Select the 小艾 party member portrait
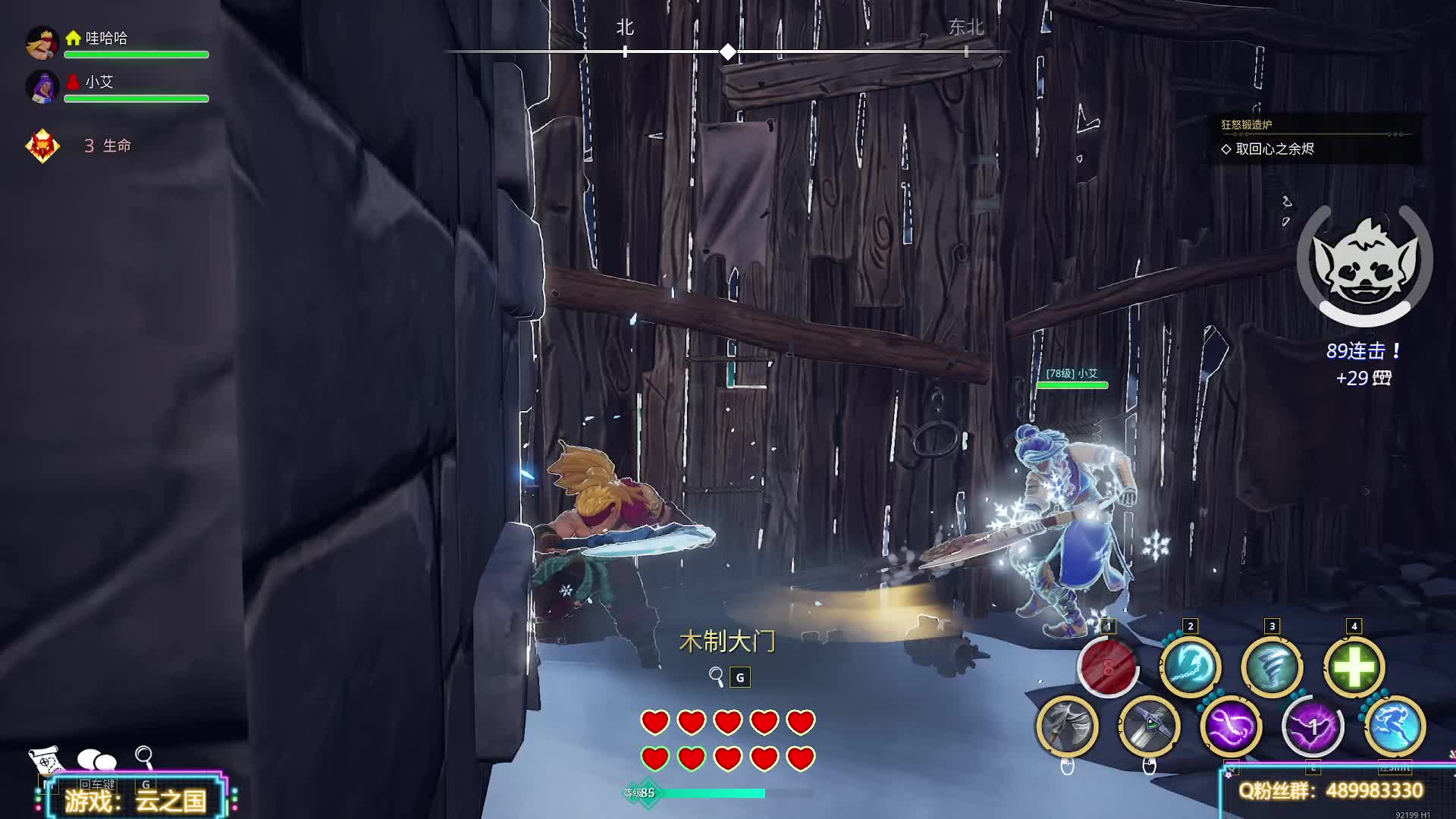1456x819 pixels. coord(42,87)
